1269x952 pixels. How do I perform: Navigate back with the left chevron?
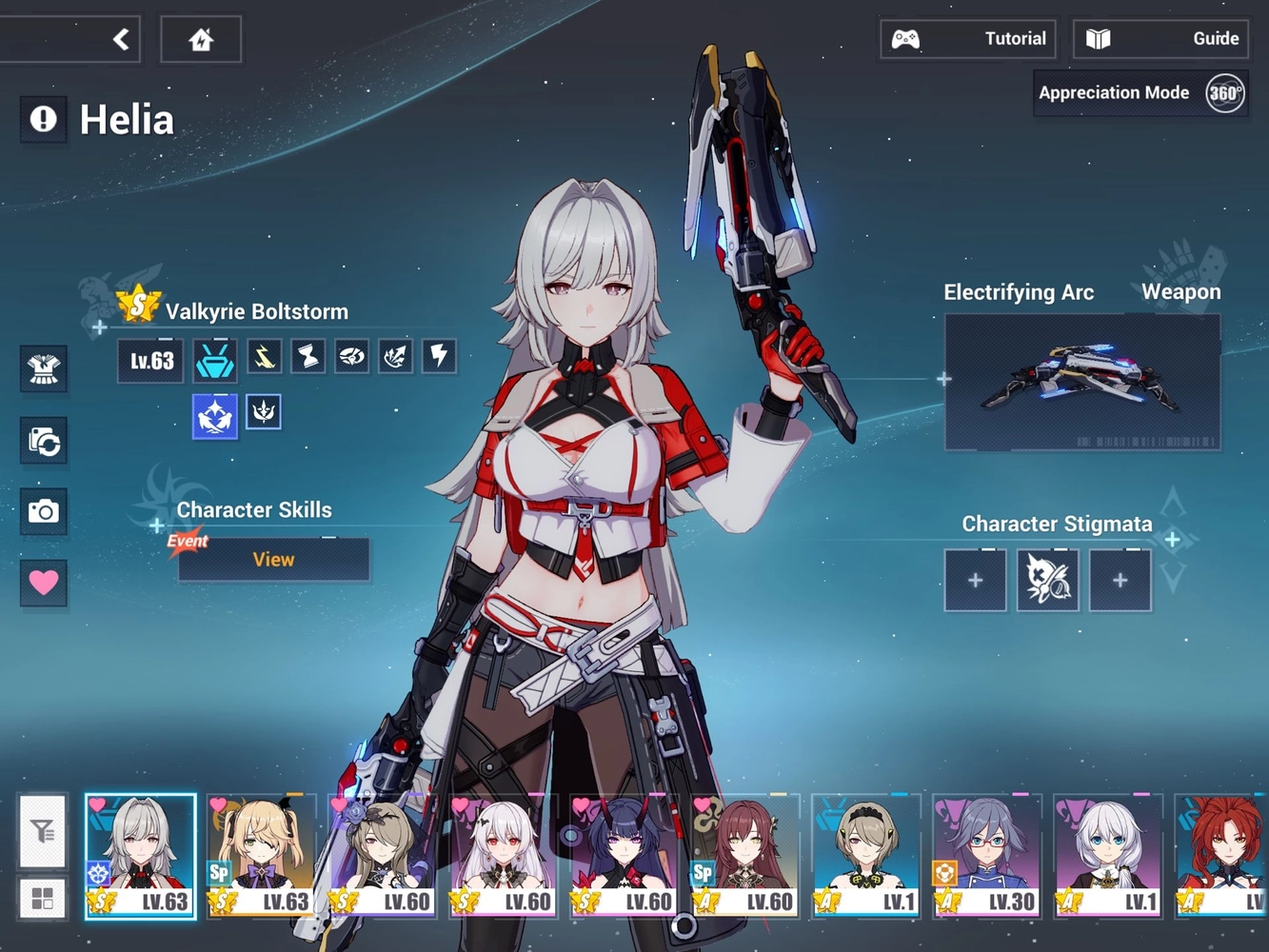[121, 38]
